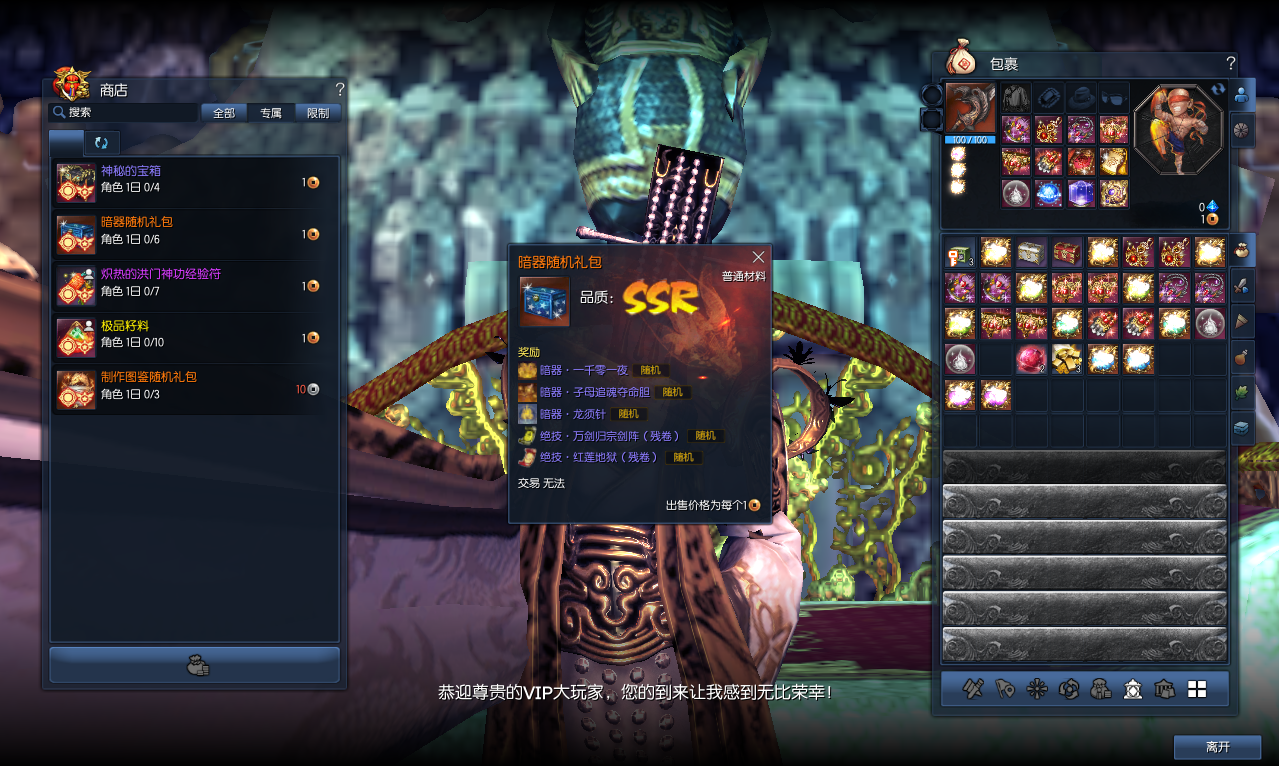Select the green key box item in bag
1279x766 pixels.
click(960, 253)
